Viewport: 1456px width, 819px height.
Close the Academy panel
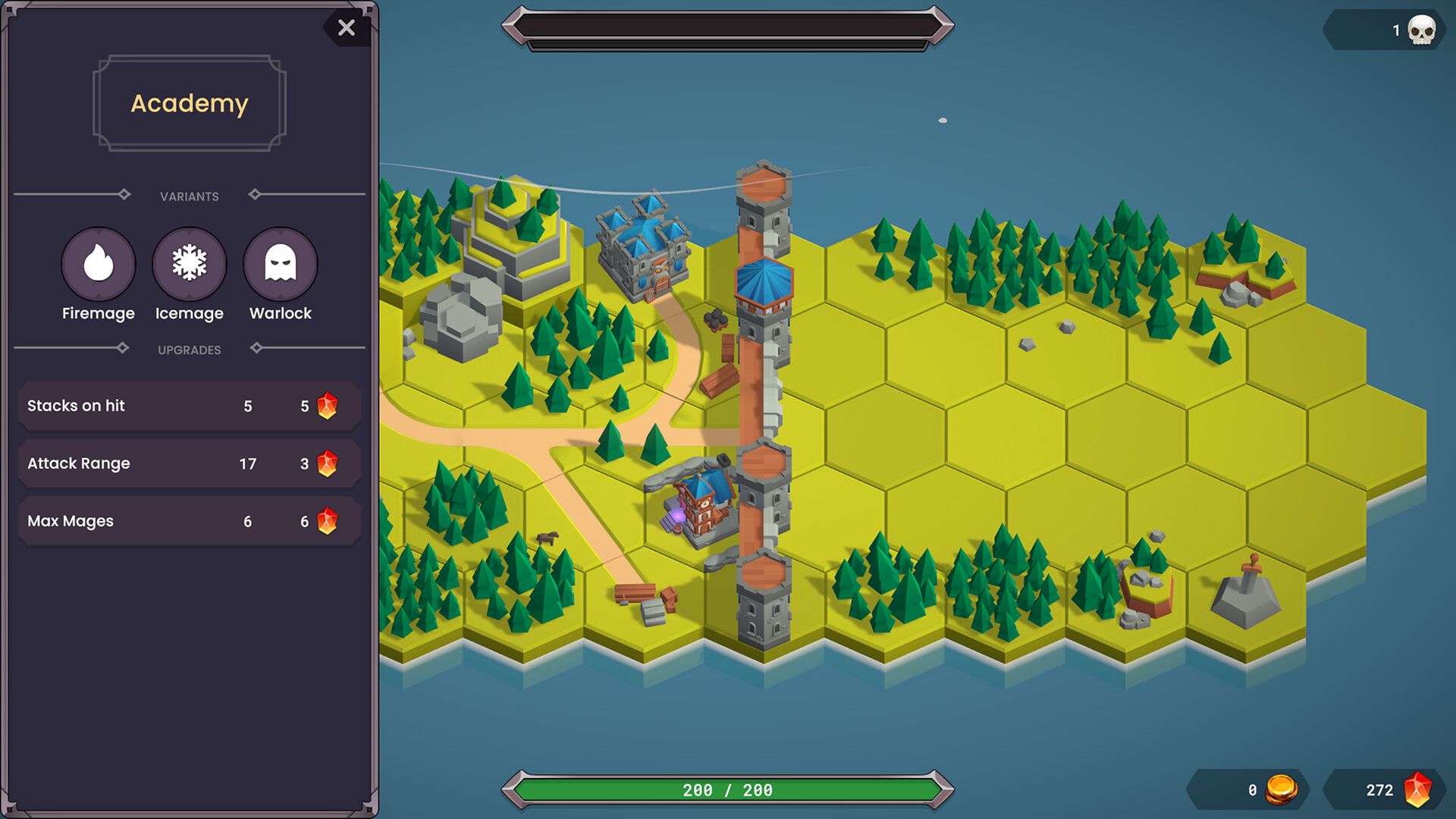pyautogui.click(x=347, y=28)
